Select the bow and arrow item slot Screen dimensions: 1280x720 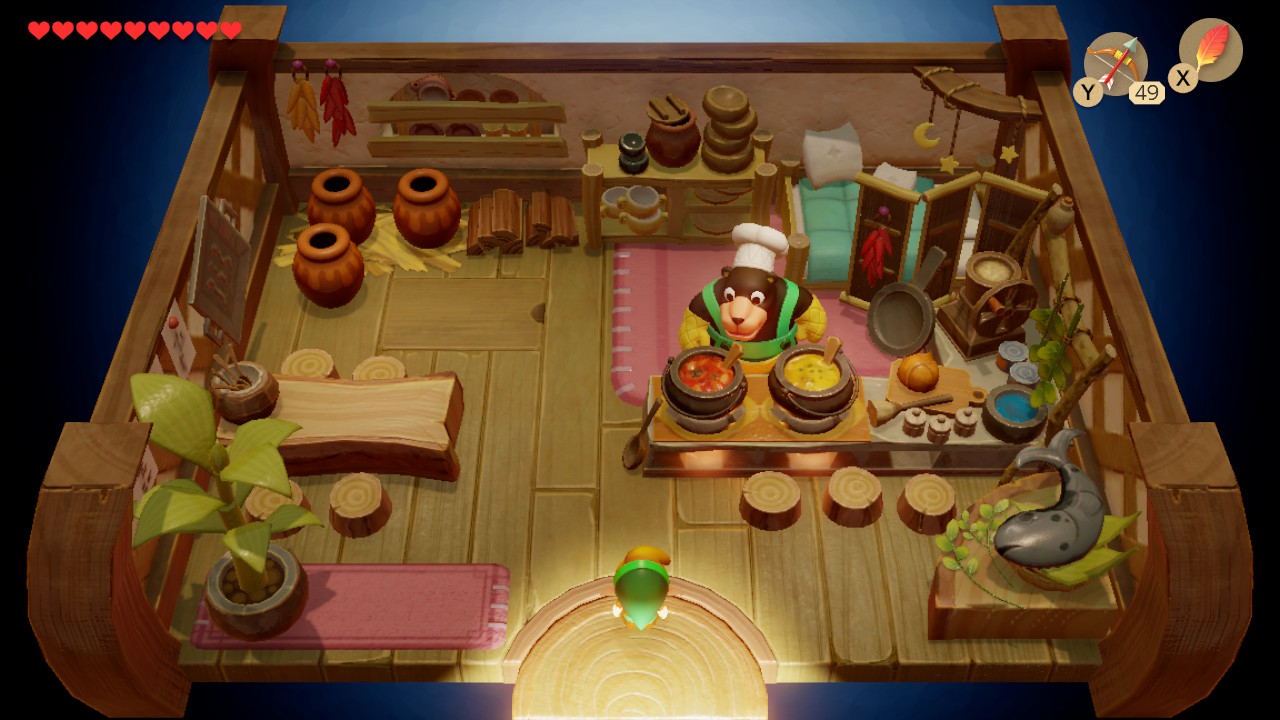click(1115, 63)
